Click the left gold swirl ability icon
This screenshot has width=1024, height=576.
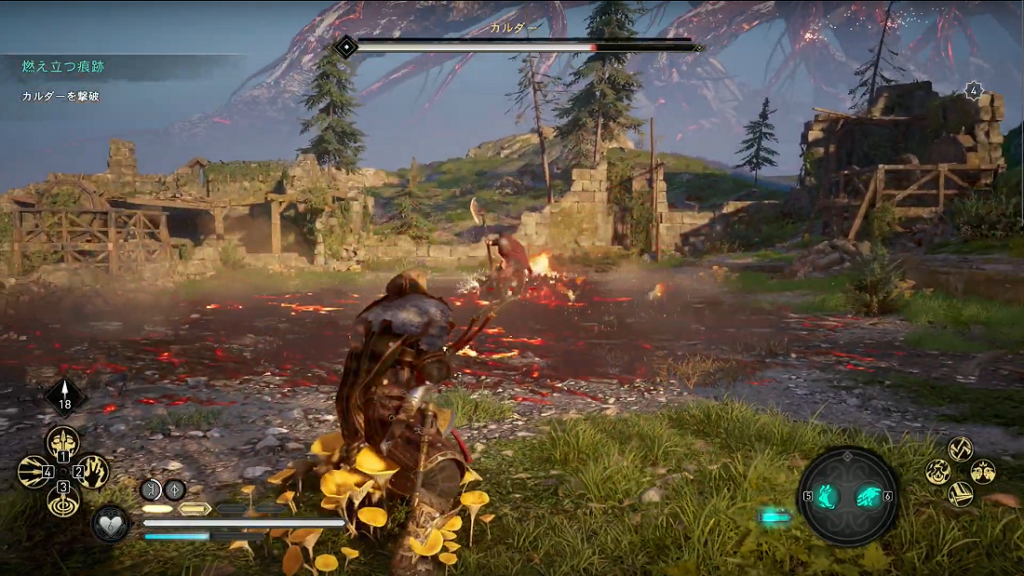tap(937, 471)
